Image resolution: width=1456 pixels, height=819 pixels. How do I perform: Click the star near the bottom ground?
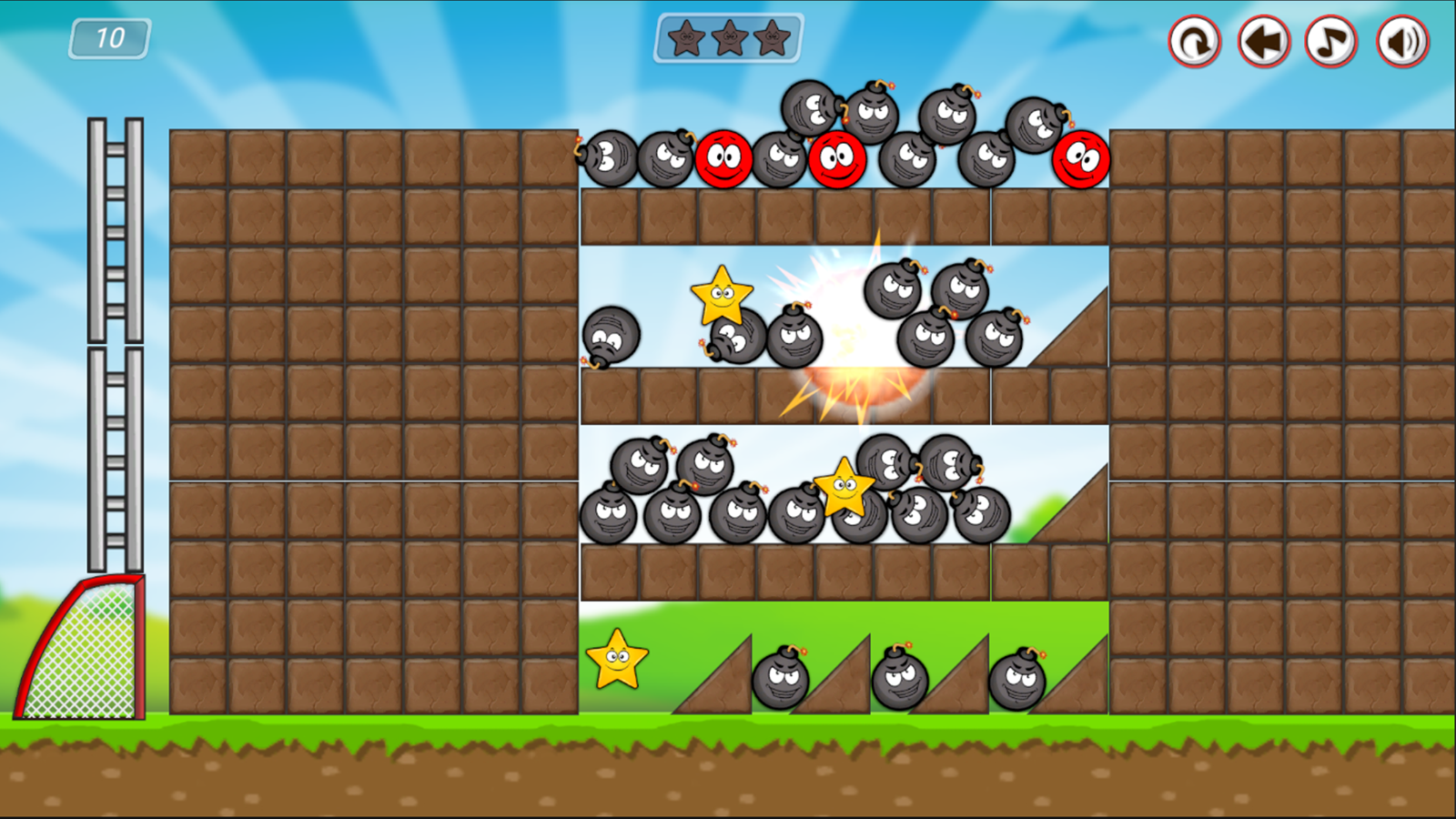tap(615, 661)
